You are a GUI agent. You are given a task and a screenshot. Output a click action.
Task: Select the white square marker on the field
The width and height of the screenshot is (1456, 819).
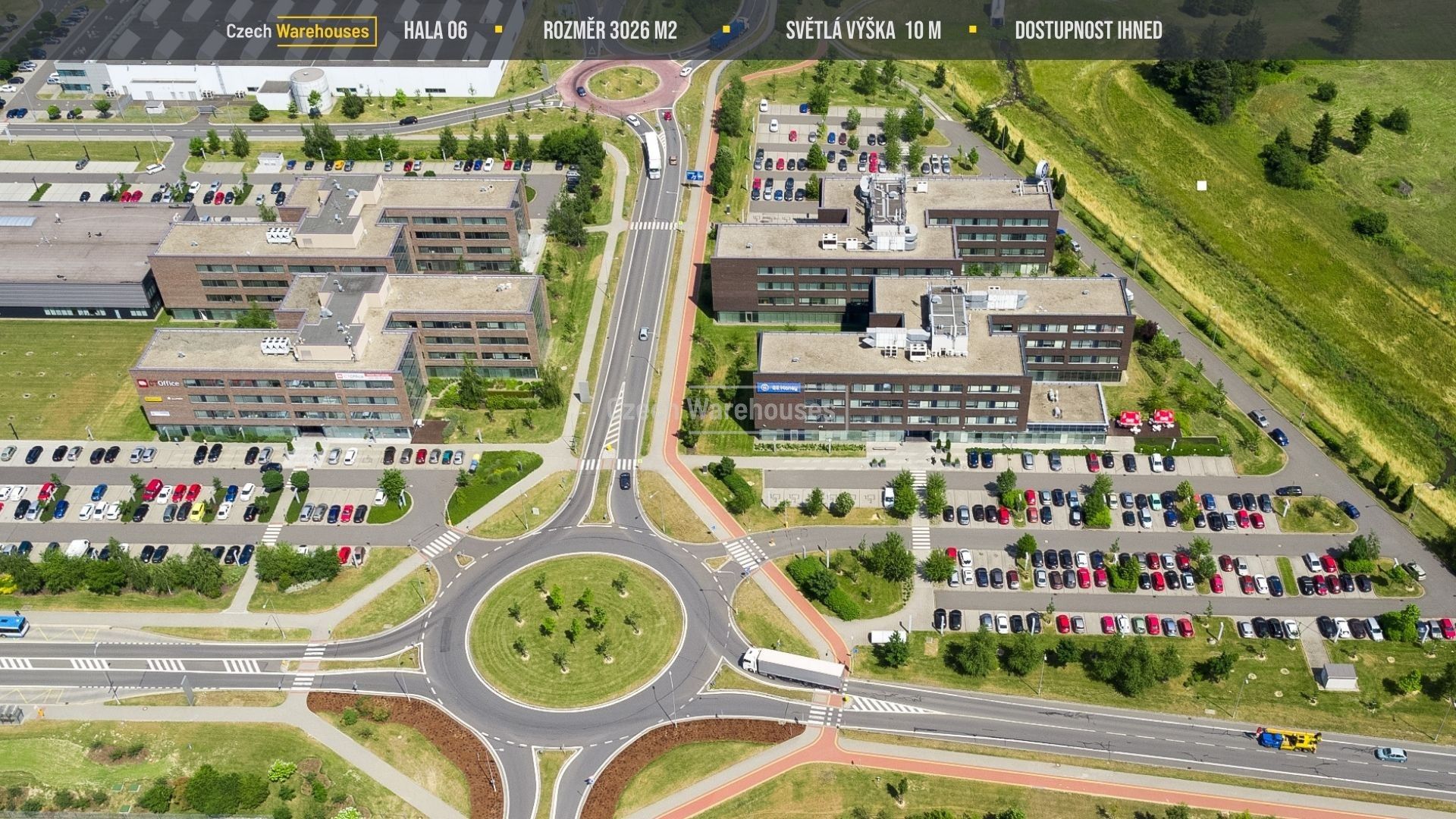(1201, 186)
